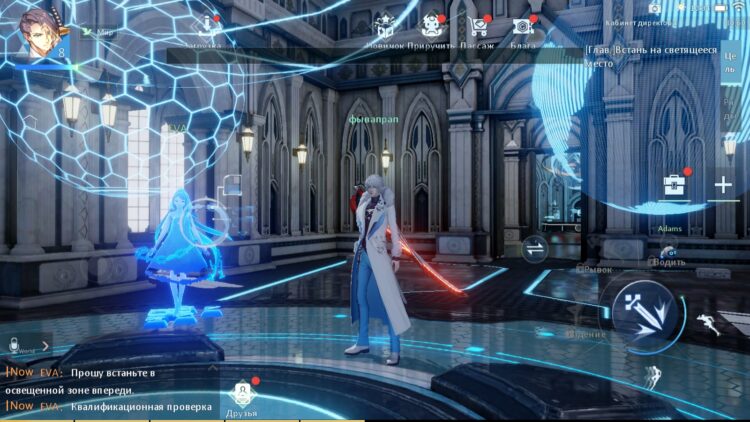This screenshot has height=422, width=750.
Task: Open the Новичок menu icon
Action: [384, 29]
